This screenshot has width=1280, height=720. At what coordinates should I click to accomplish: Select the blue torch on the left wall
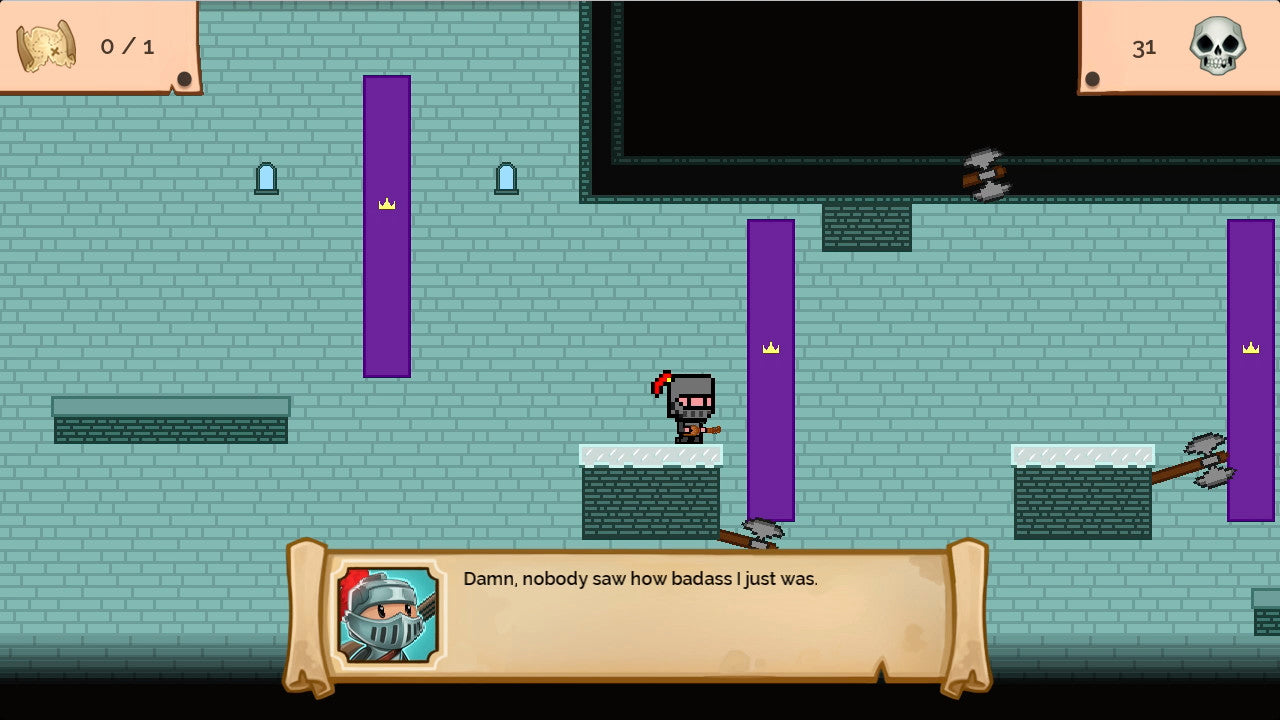click(x=265, y=176)
